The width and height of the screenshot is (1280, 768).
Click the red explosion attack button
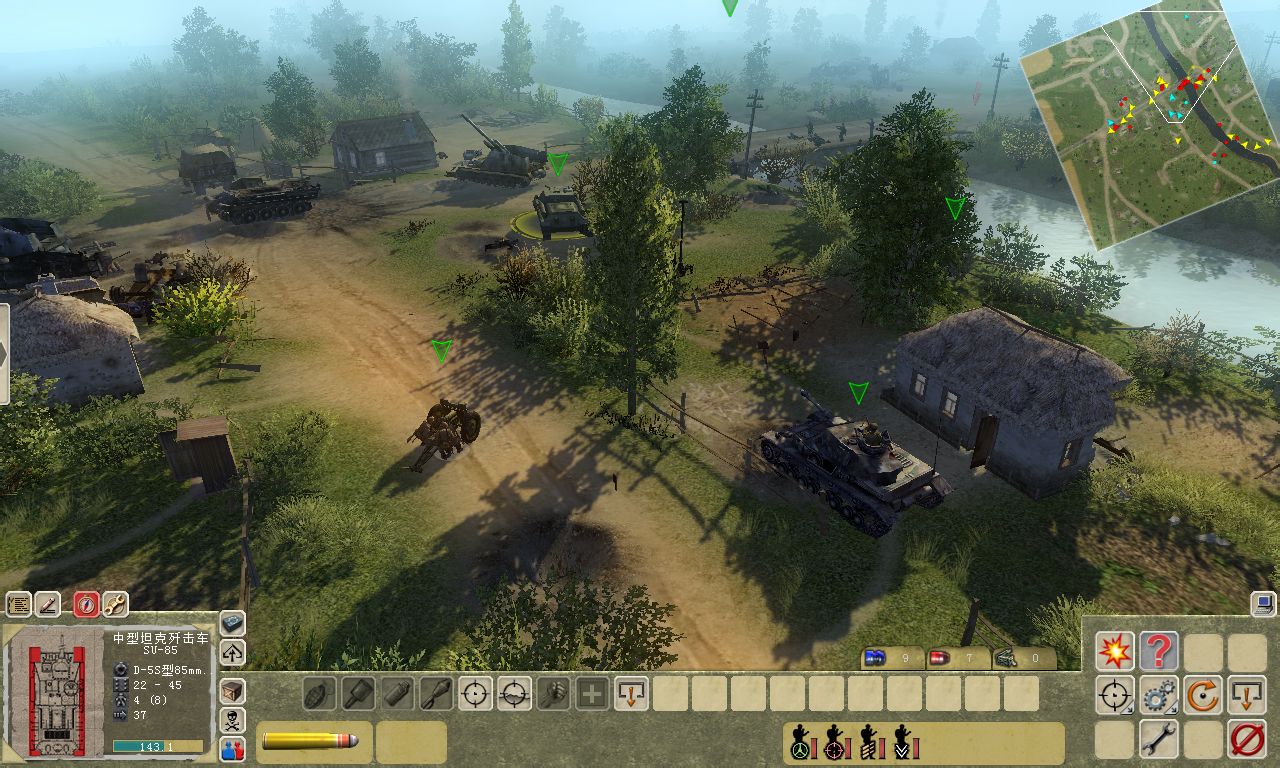tap(1115, 652)
